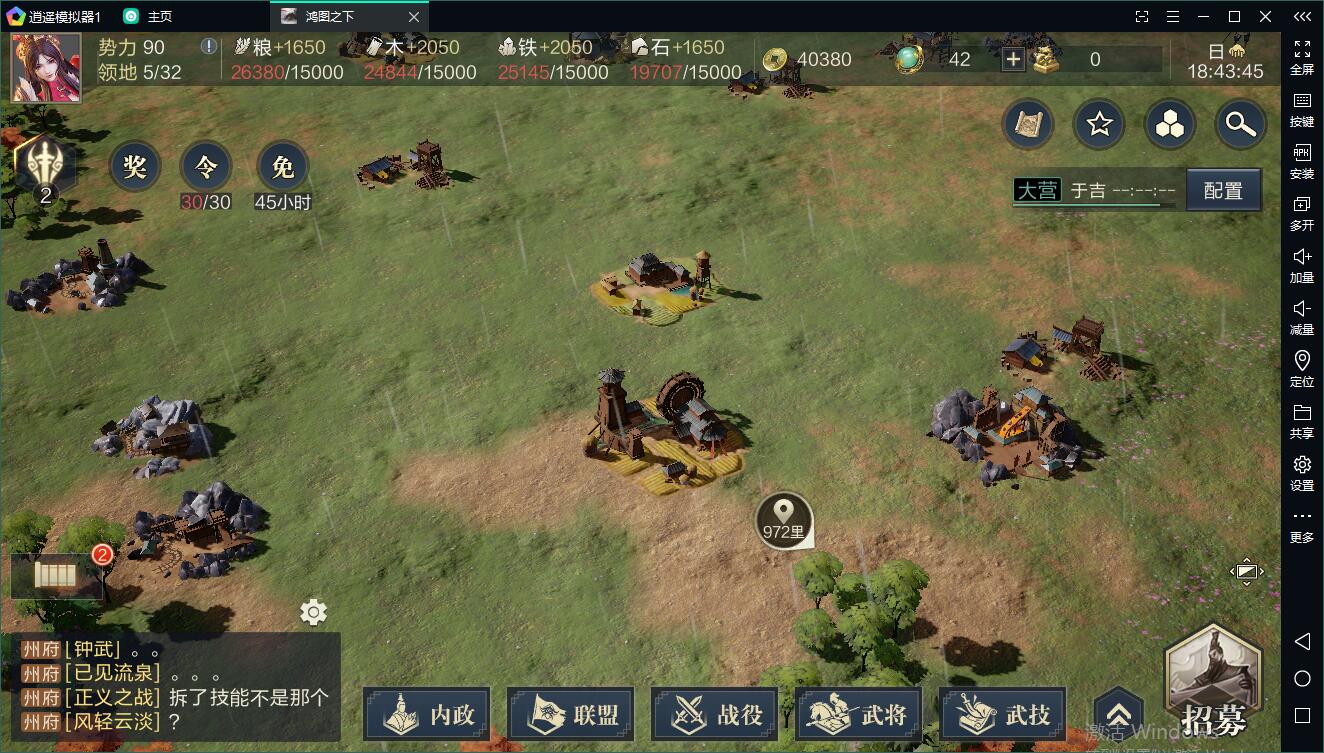Open the hexagon territory icon
The image size is (1324, 753).
tap(1170, 124)
